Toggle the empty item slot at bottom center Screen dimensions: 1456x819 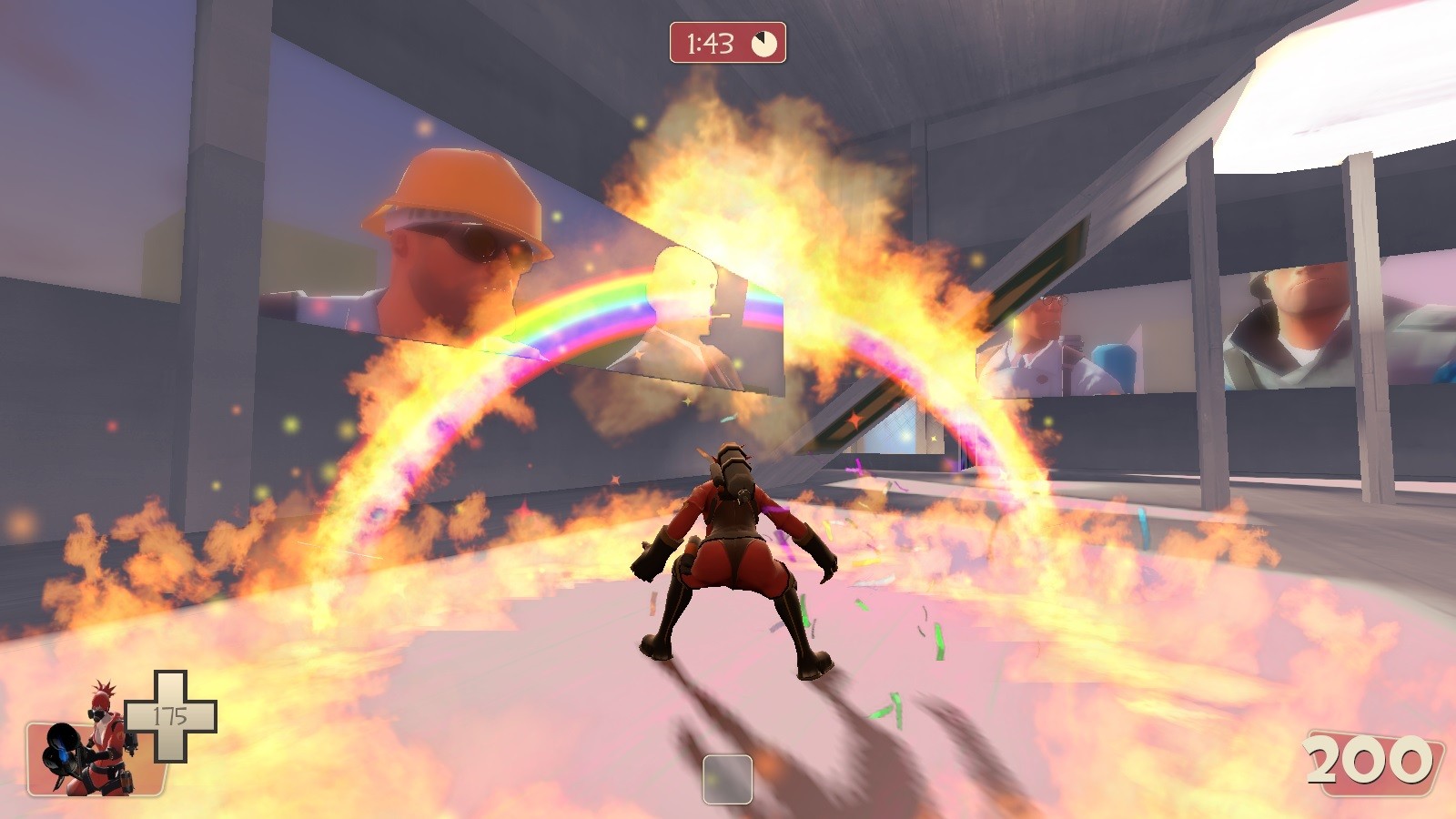coord(728,777)
